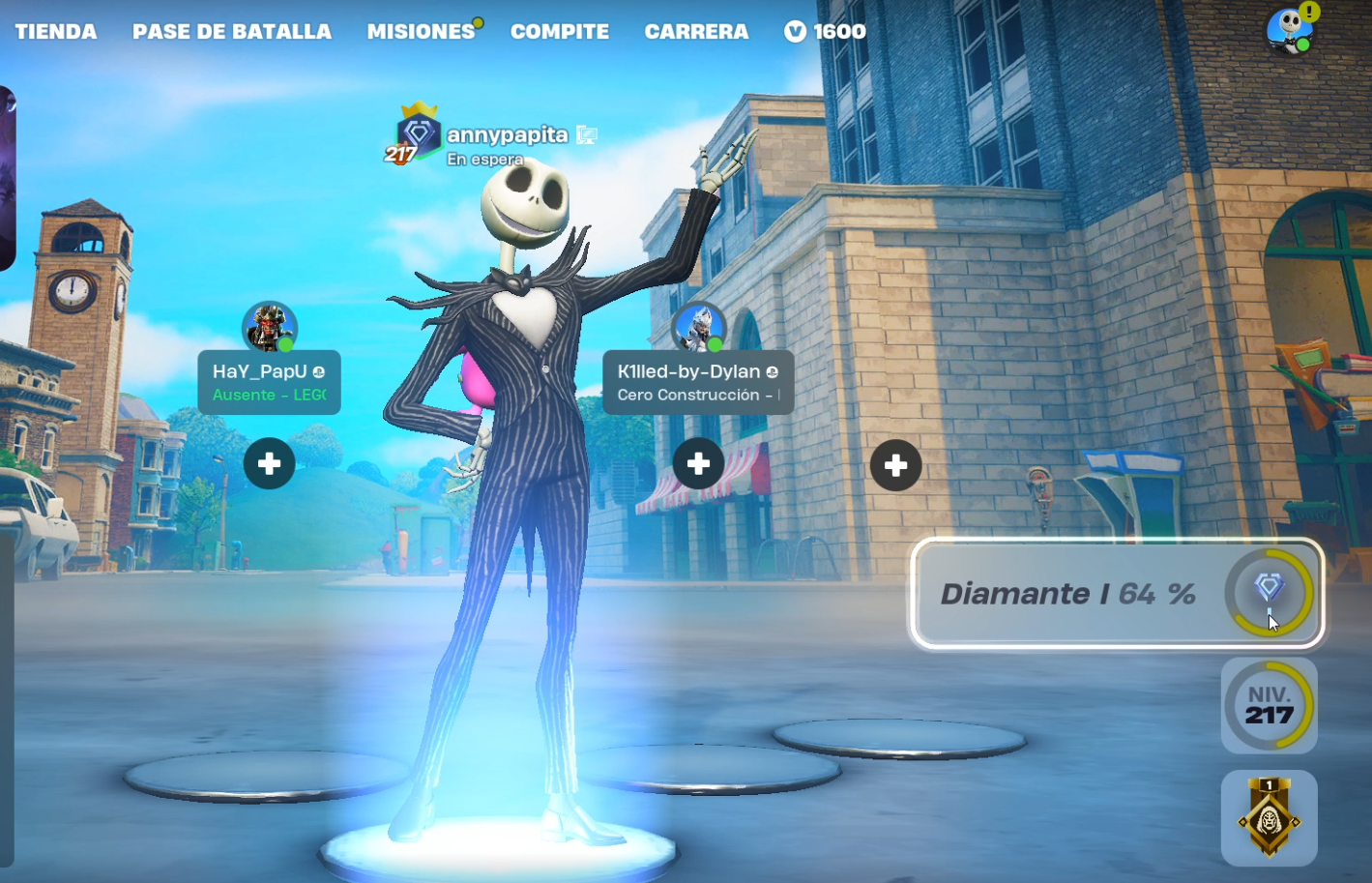
Task: Select friend HaY_PapU's card
Action: 269,382
